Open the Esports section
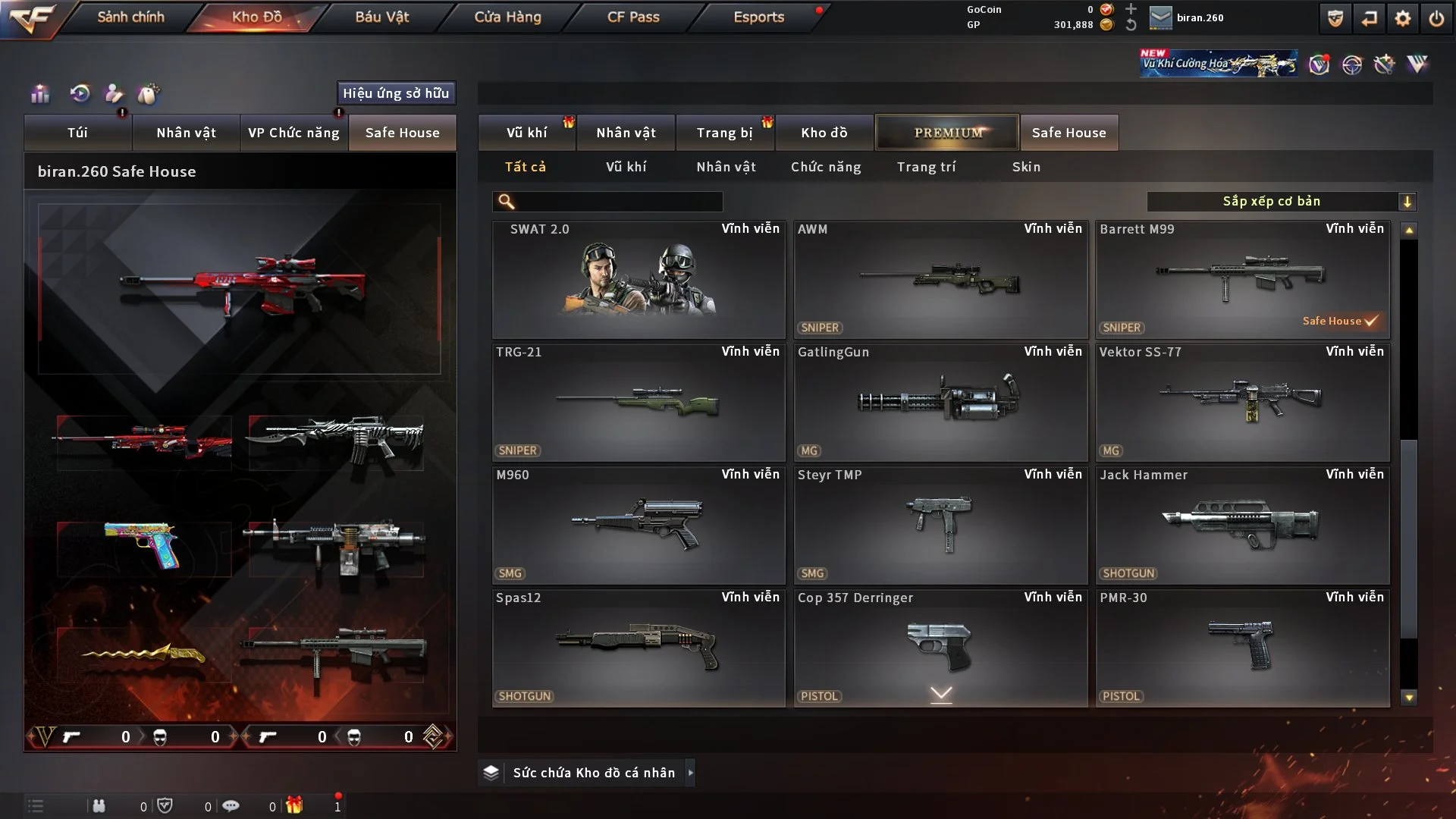Image resolution: width=1456 pixels, height=819 pixels. pos(758,17)
